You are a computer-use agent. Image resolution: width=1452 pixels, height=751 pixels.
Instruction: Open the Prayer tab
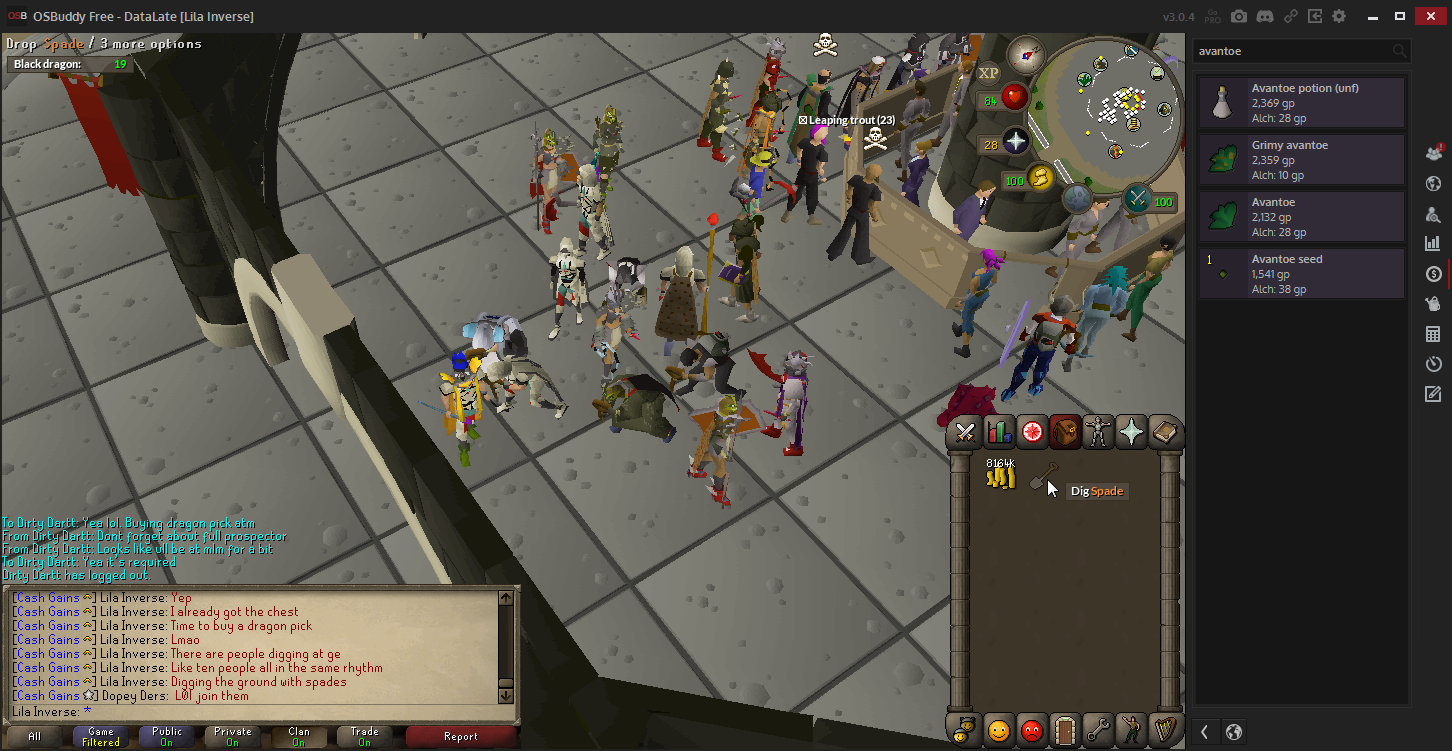click(x=1131, y=432)
